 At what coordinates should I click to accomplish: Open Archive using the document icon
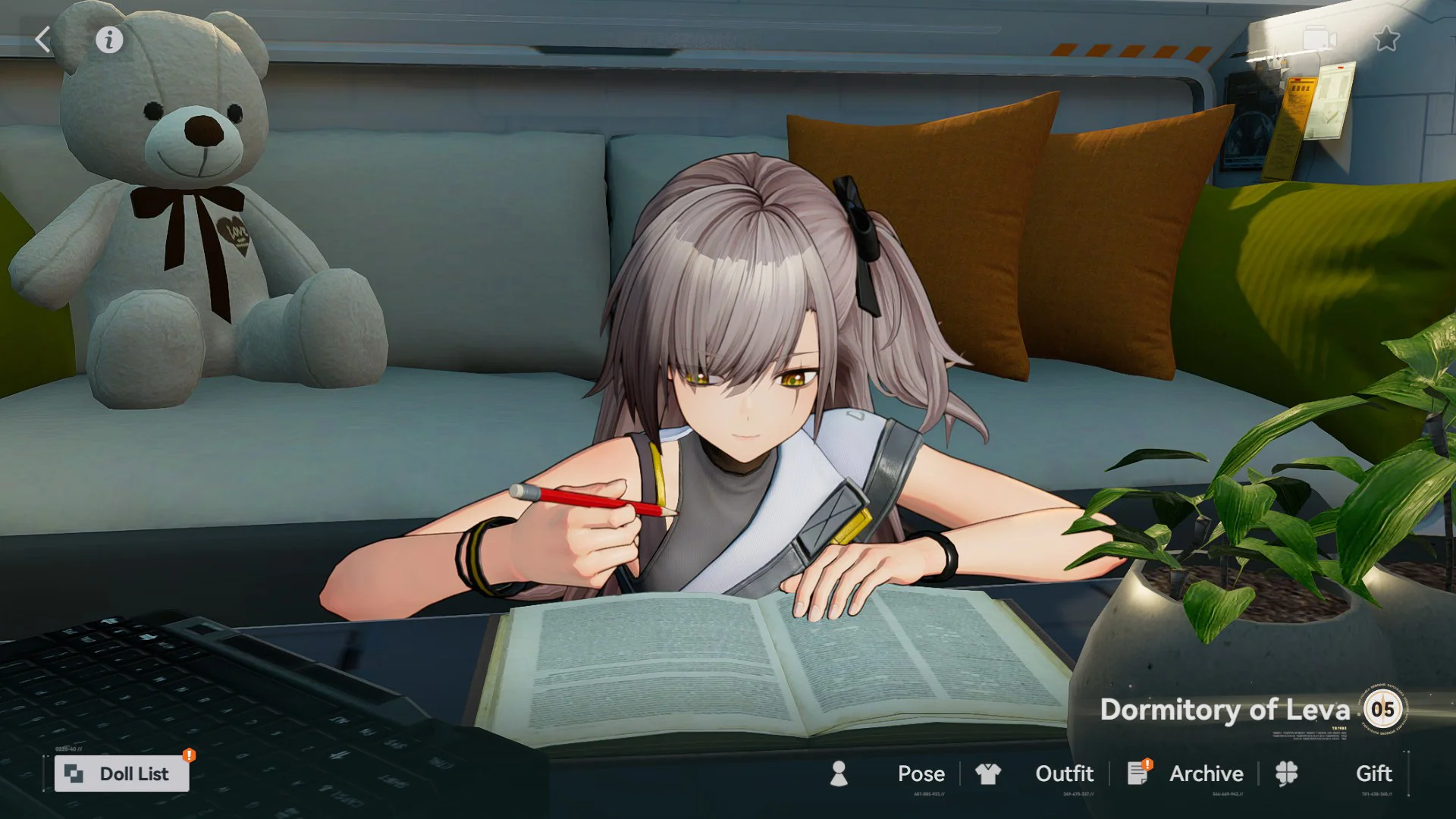point(1137,774)
